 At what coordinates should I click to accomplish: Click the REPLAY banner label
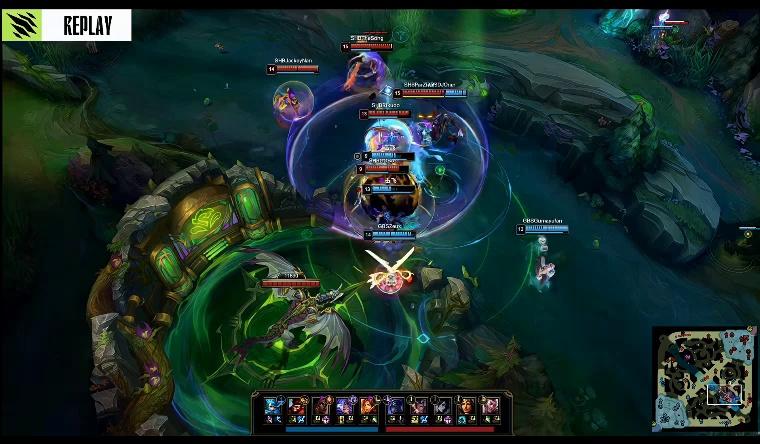tap(86, 25)
